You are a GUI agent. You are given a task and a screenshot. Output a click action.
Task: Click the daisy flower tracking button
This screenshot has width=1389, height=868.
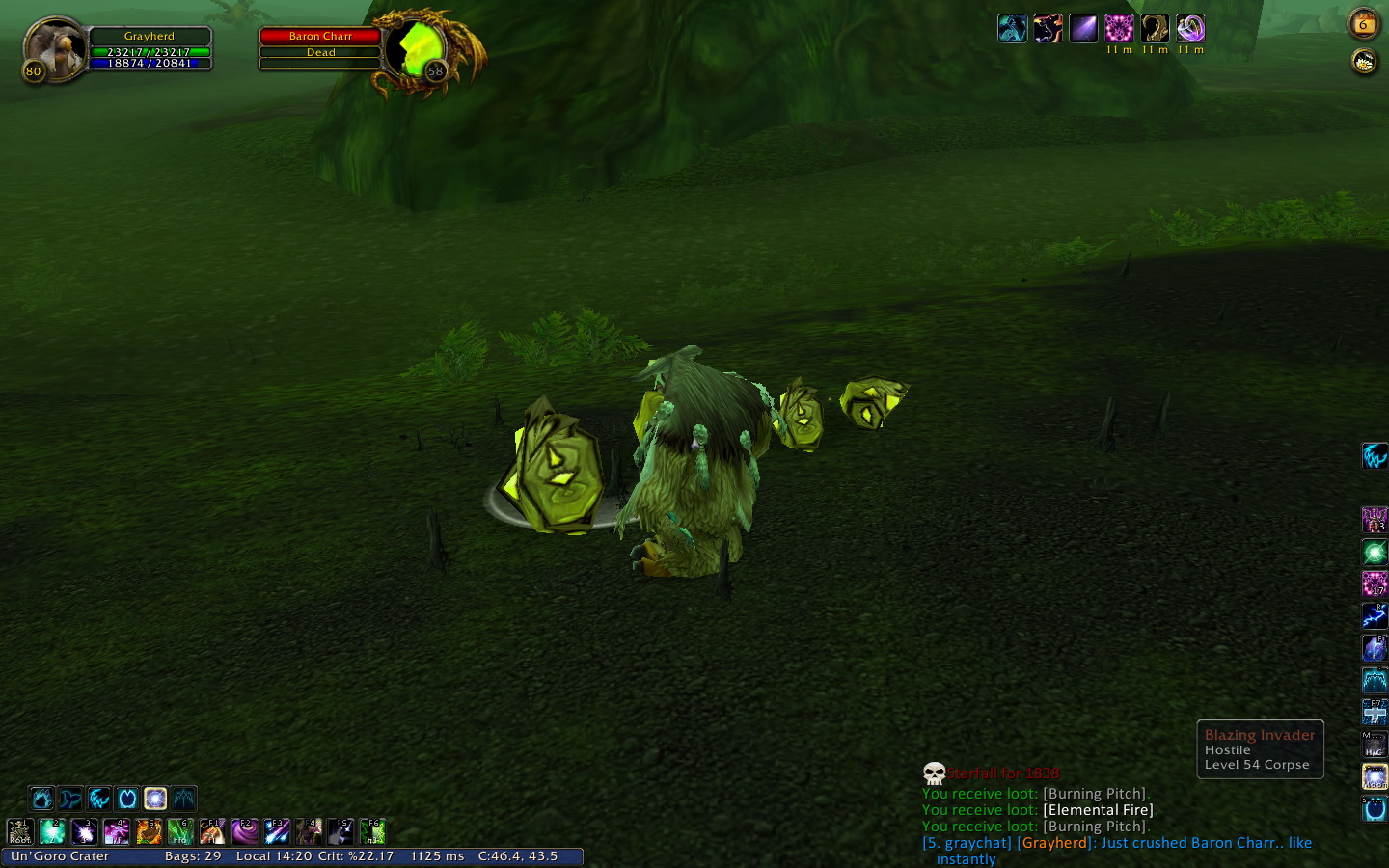coord(1363,63)
